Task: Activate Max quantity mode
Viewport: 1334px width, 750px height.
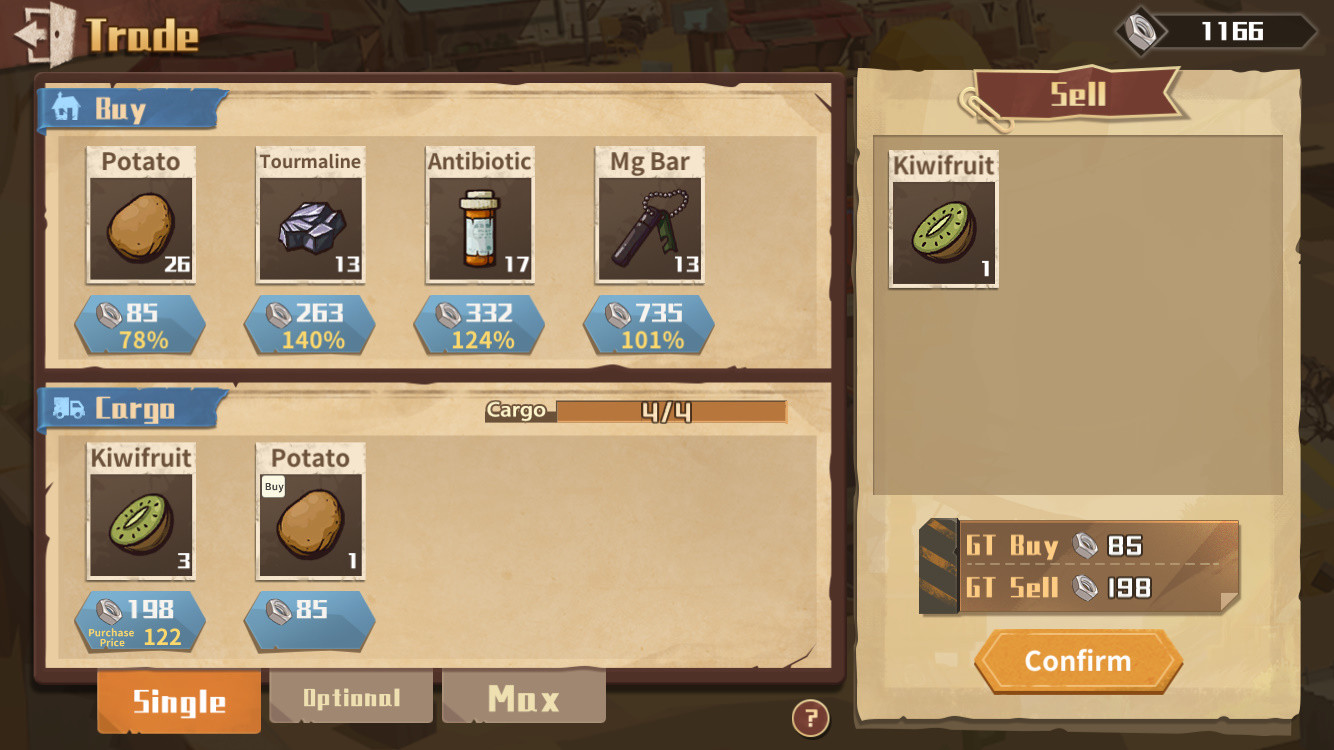Action: tap(523, 697)
